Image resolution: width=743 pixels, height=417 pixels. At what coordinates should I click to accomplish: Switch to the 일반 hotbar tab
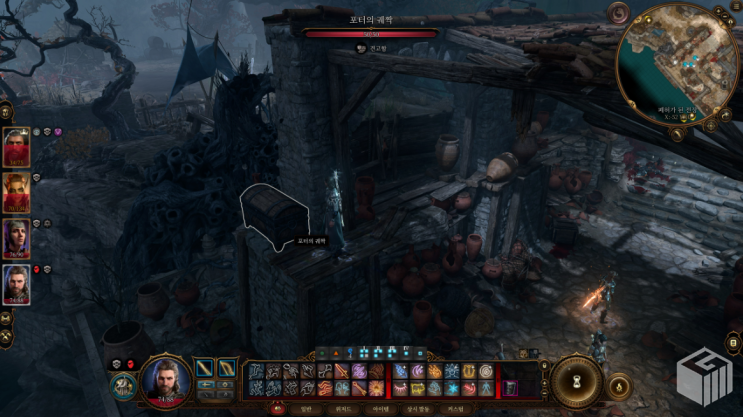[x=304, y=408]
